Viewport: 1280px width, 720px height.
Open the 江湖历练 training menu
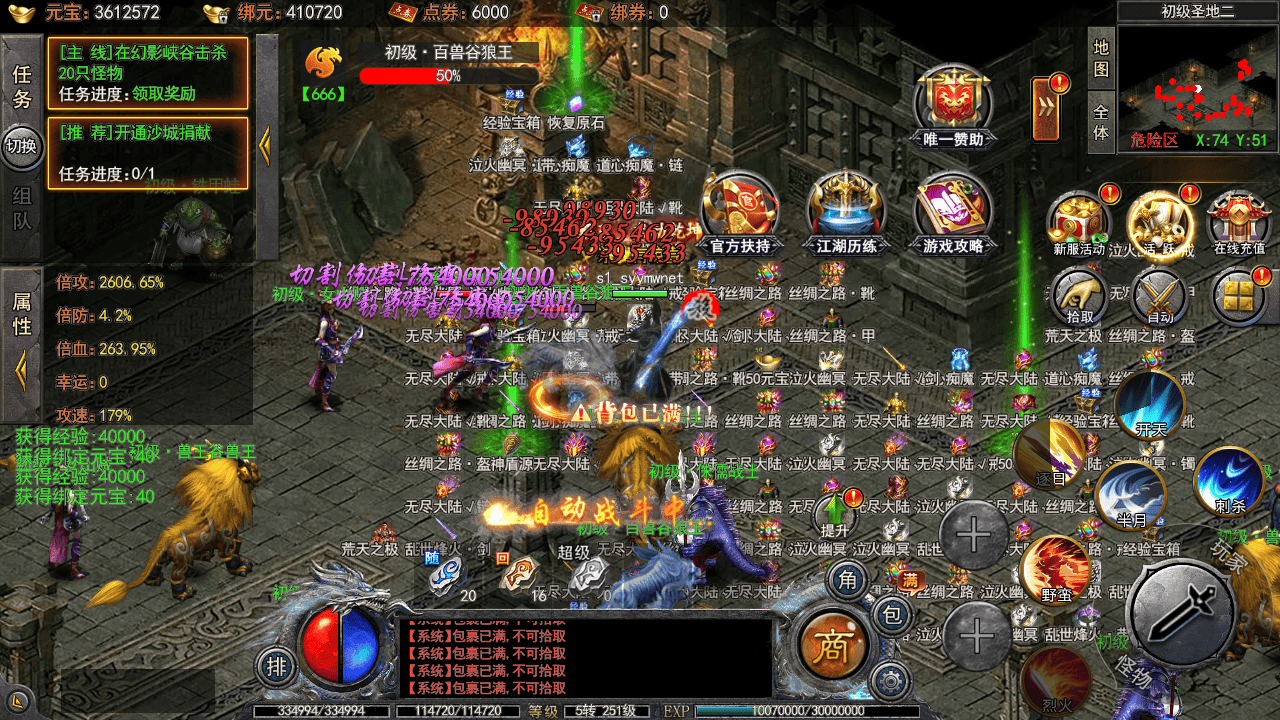846,208
